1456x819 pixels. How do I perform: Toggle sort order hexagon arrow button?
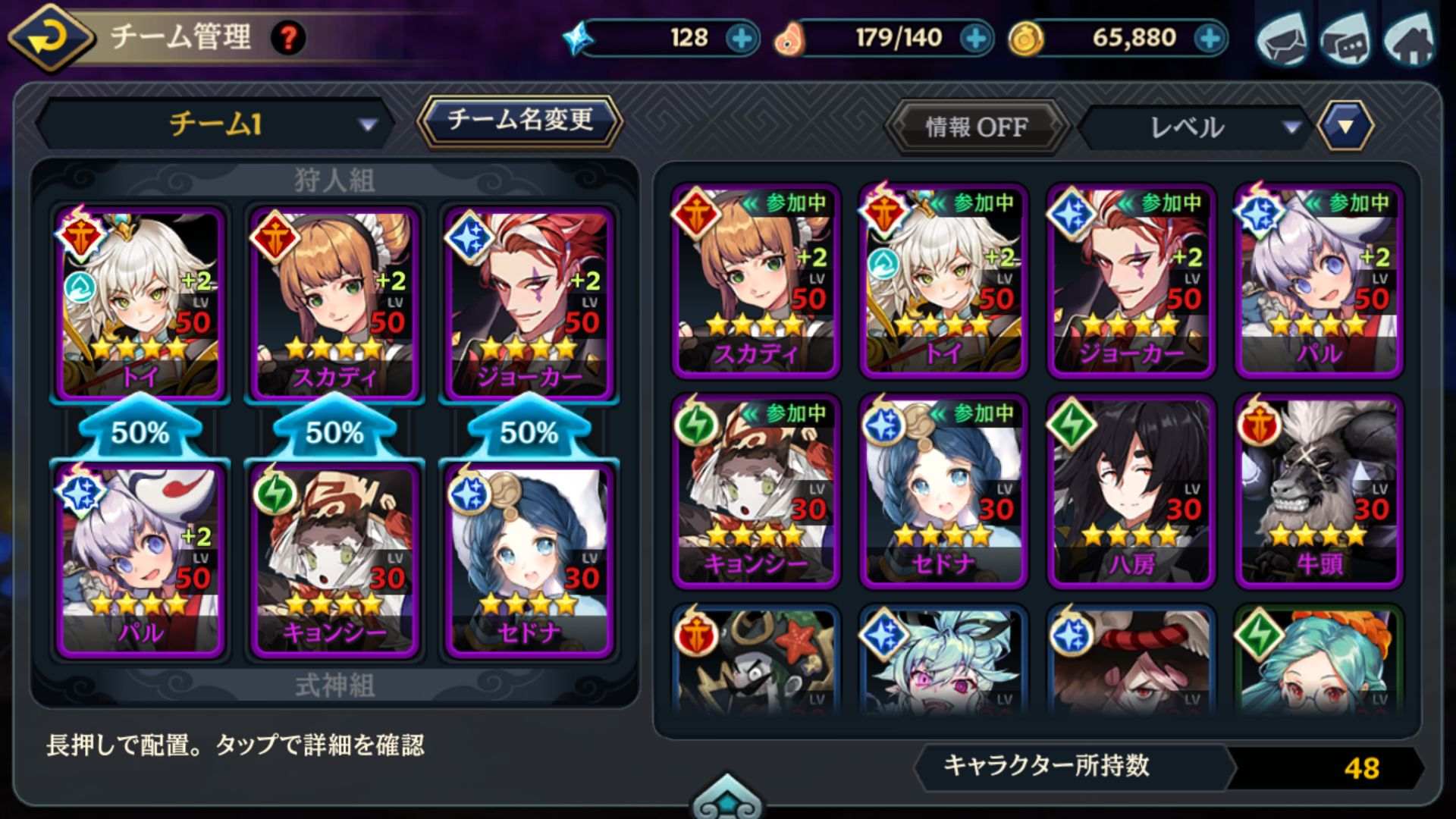coord(1345,126)
